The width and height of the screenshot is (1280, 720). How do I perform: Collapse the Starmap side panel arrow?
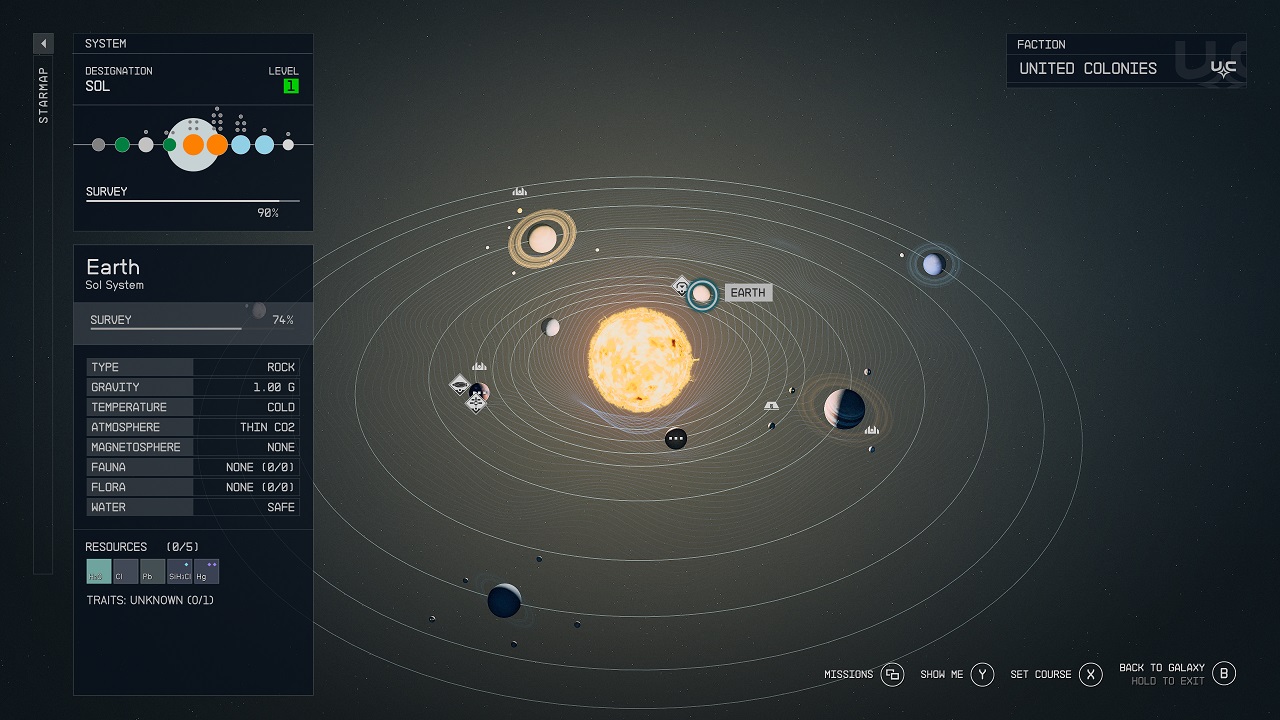click(43, 44)
